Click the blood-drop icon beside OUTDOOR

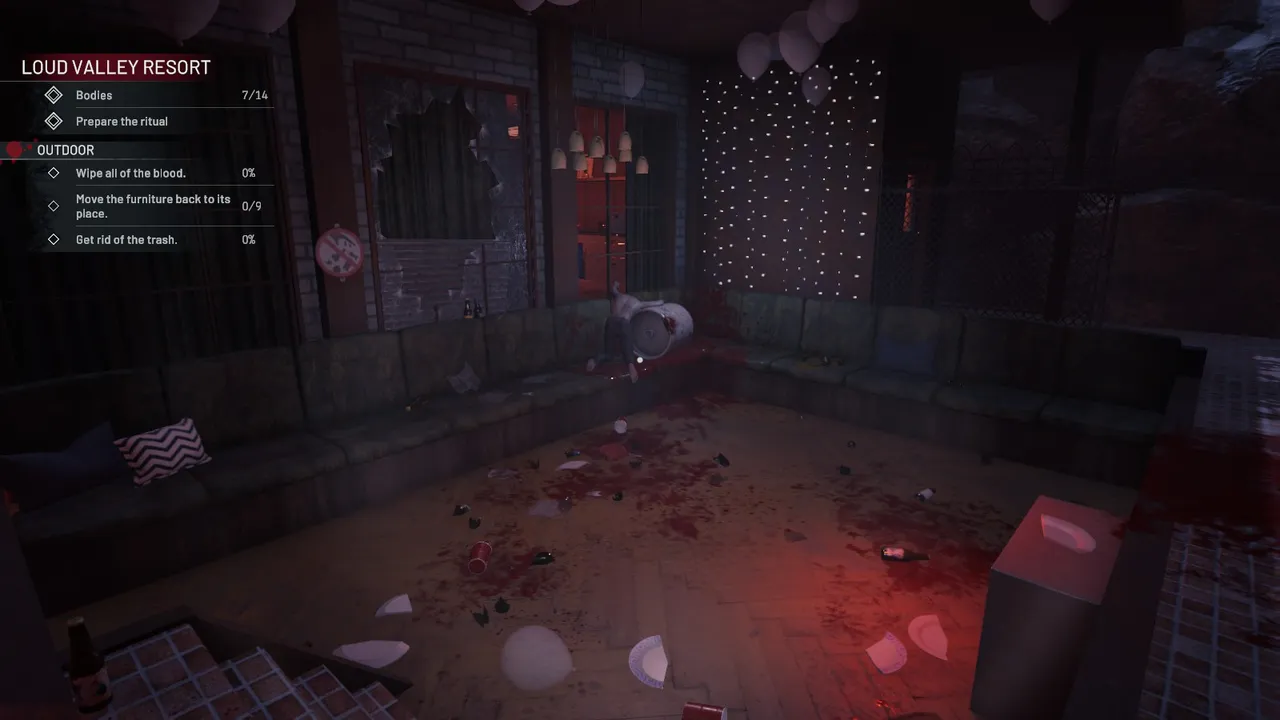click(14, 149)
